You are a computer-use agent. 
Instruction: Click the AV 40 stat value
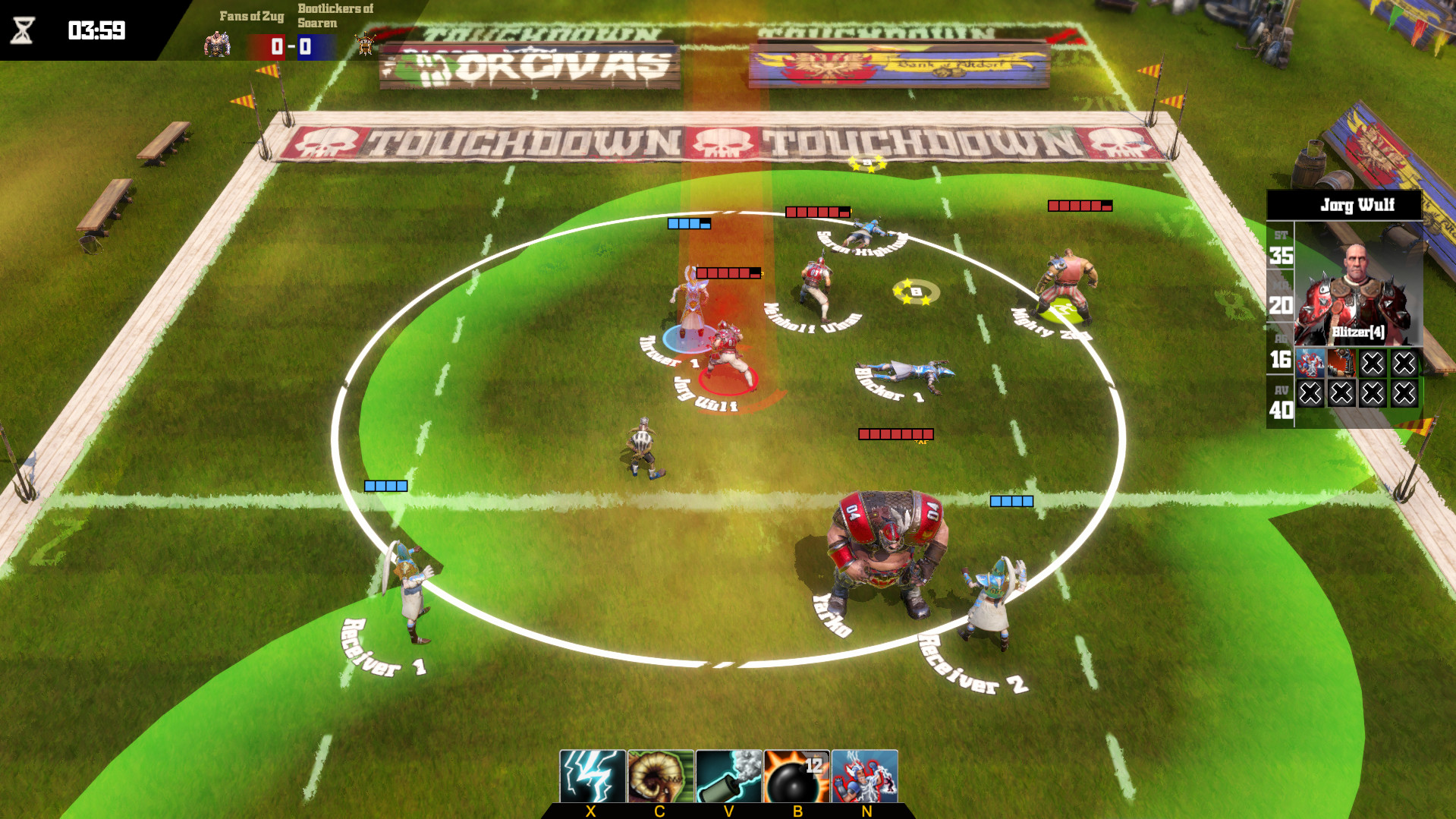[x=1281, y=408]
